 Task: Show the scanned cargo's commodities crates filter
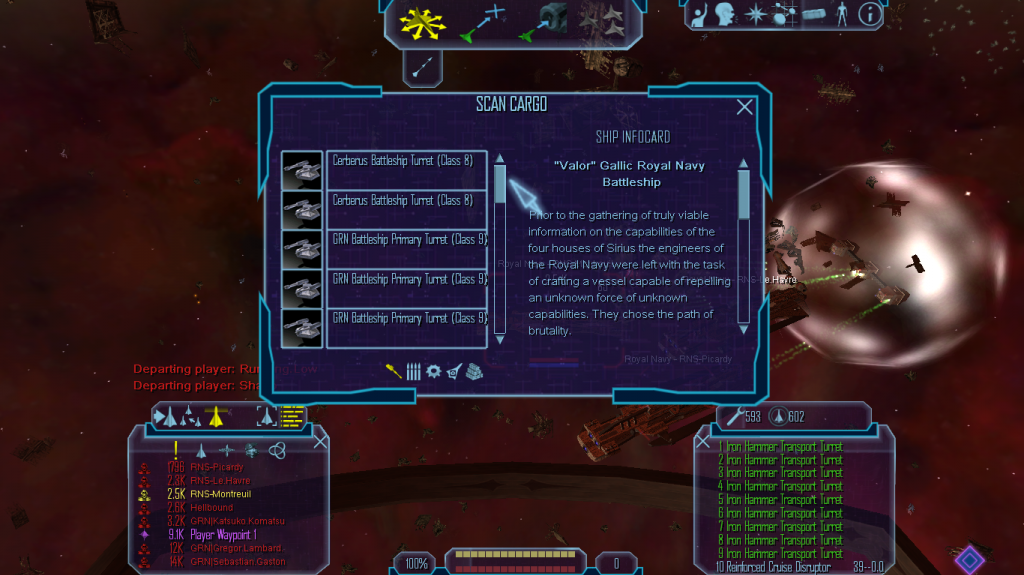pos(473,371)
